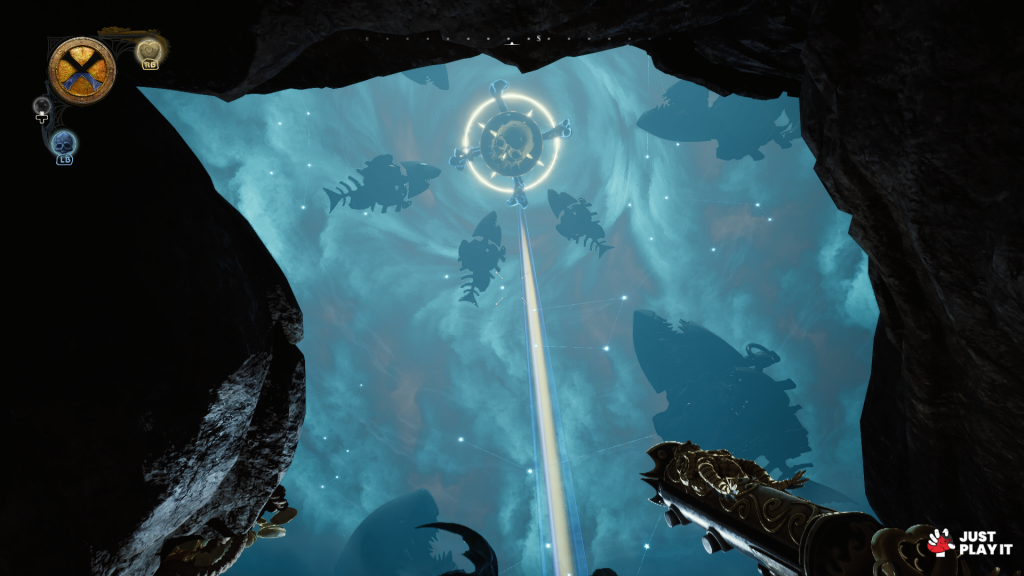
Task: Trigger the blue skull ability icon
Action: click(64, 143)
